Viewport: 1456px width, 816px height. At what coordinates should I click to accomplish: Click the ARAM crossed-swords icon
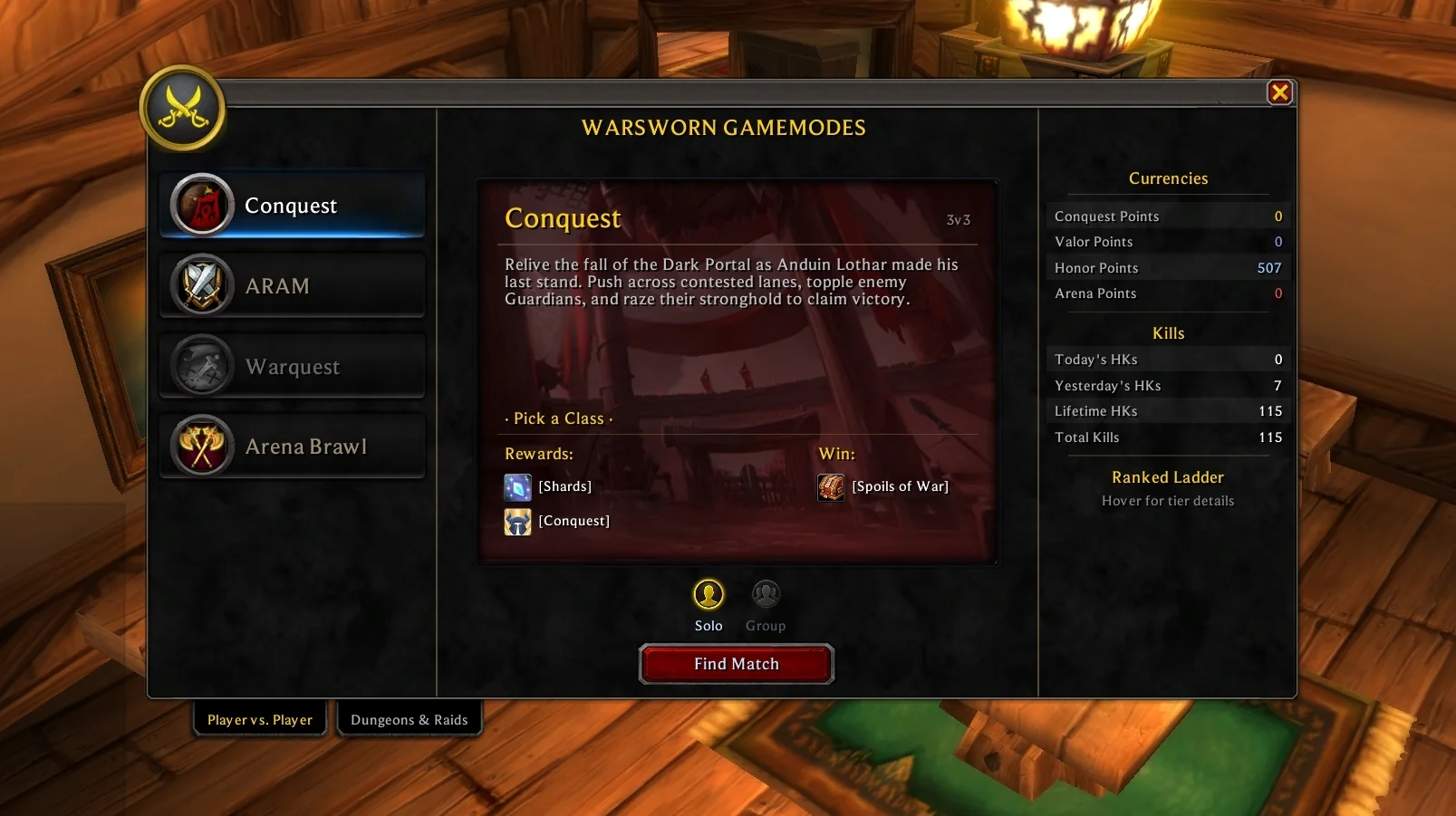[x=201, y=285]
